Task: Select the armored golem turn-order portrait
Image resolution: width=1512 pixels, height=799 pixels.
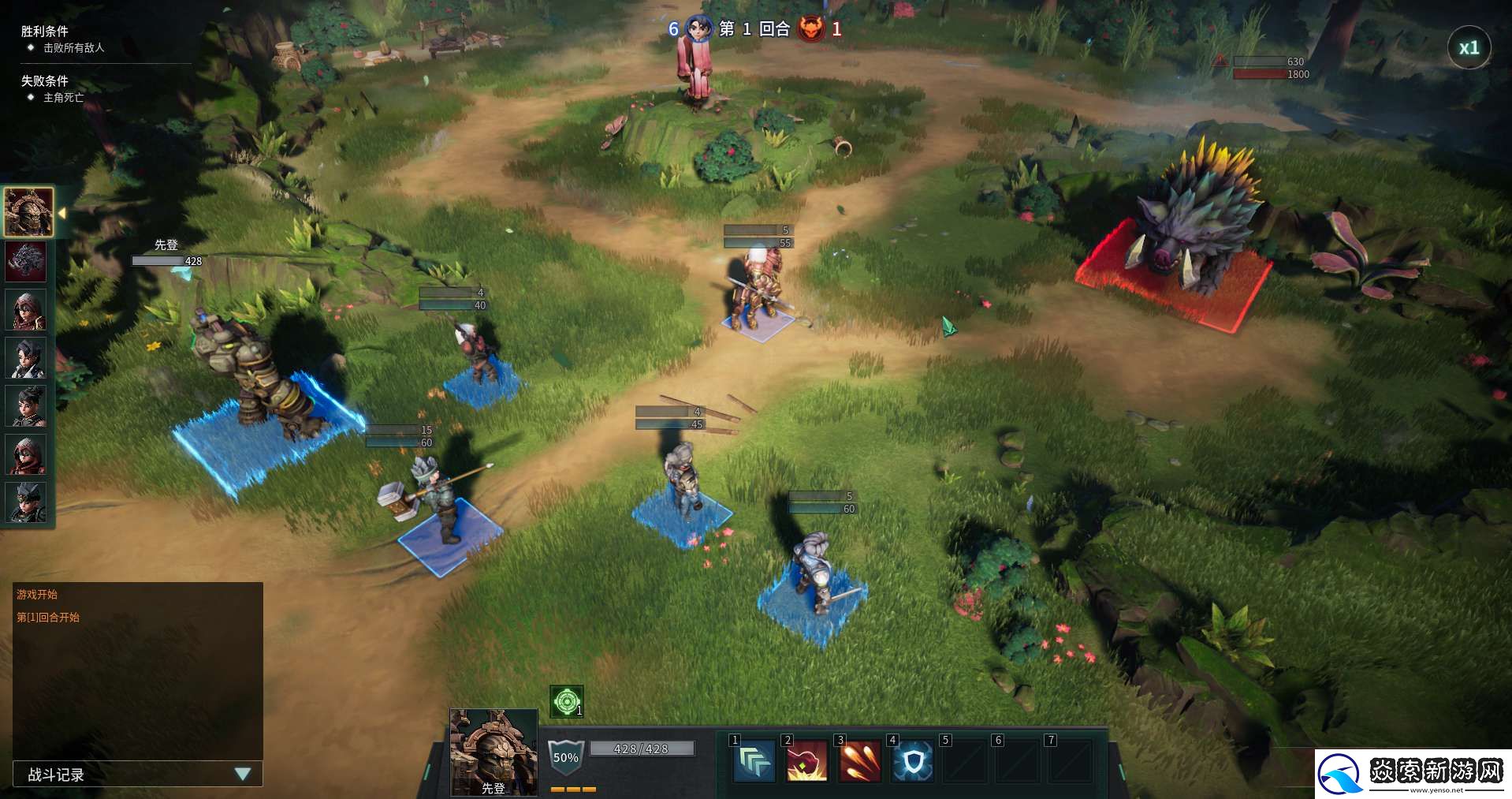Action: pos(28,211)
